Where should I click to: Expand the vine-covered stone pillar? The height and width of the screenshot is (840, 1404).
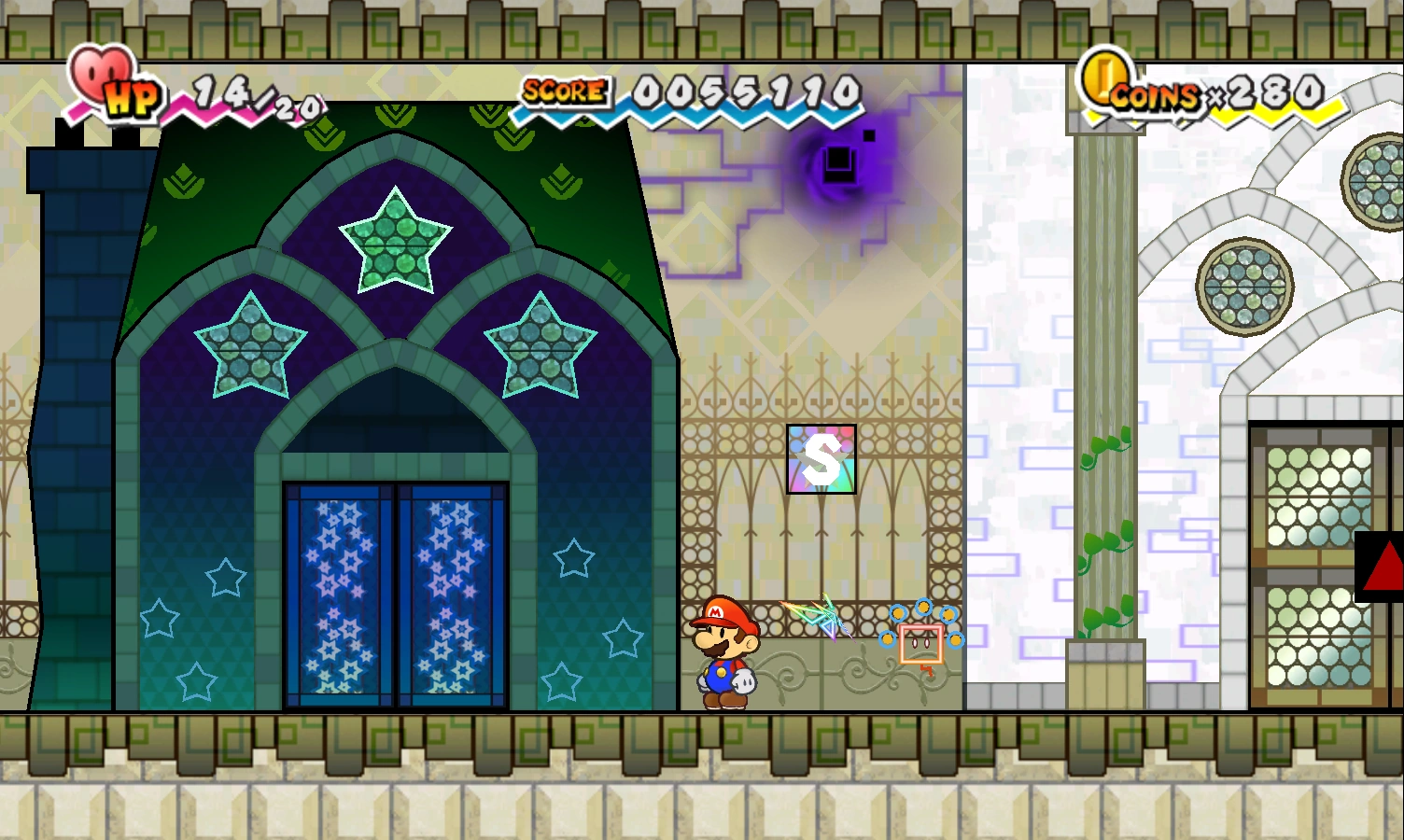tap(1104, 420)
